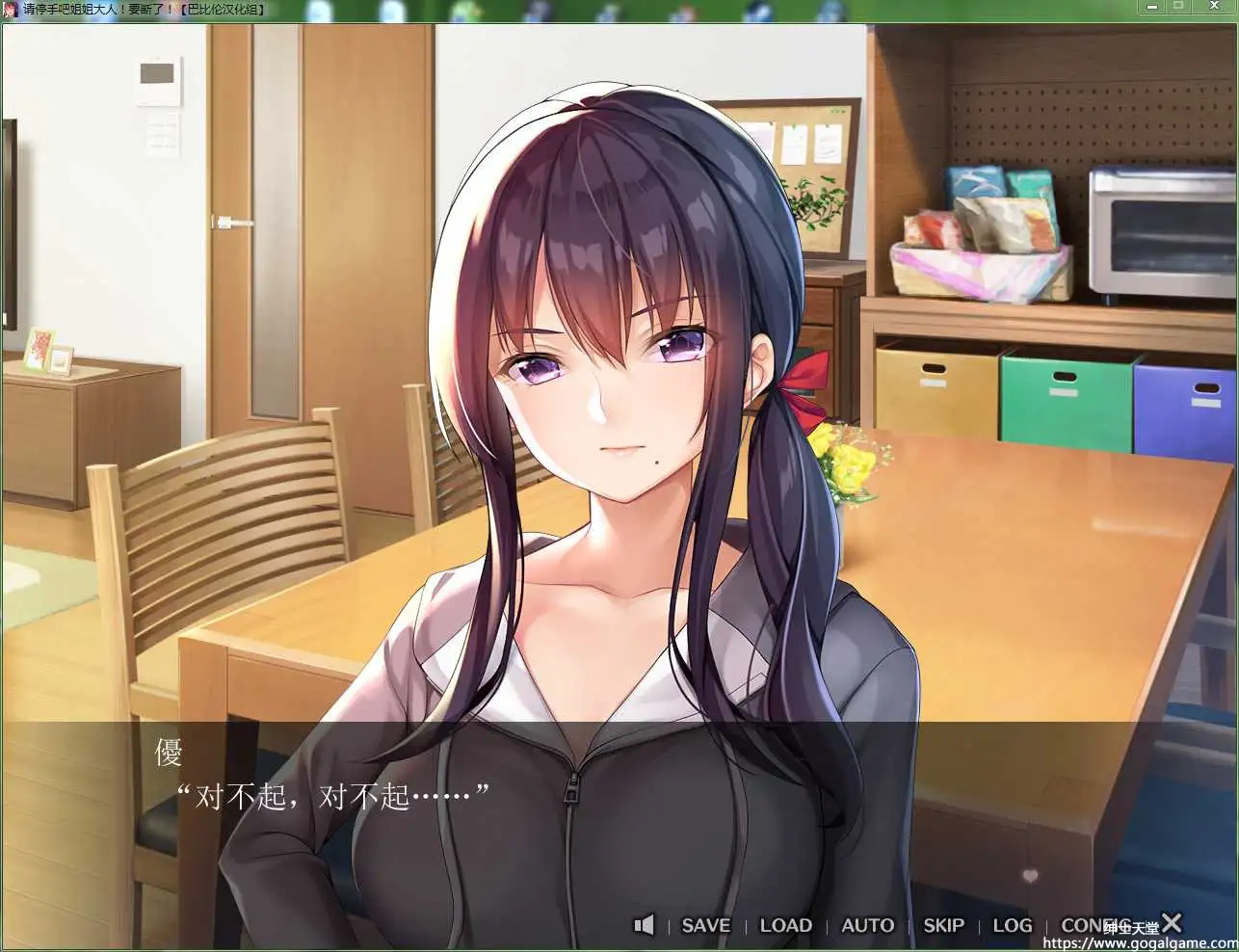Image resolution: width=1239 pixels, height=952 pixels.
Task: Open the LOAD screen
Action: click(x=784, y=925)
